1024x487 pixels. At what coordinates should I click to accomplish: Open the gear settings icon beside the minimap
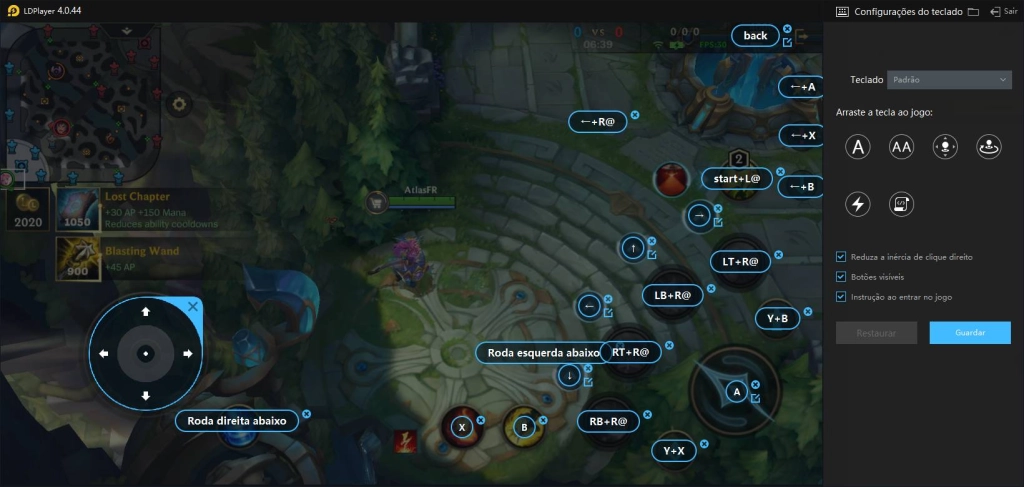click(179, 103)
